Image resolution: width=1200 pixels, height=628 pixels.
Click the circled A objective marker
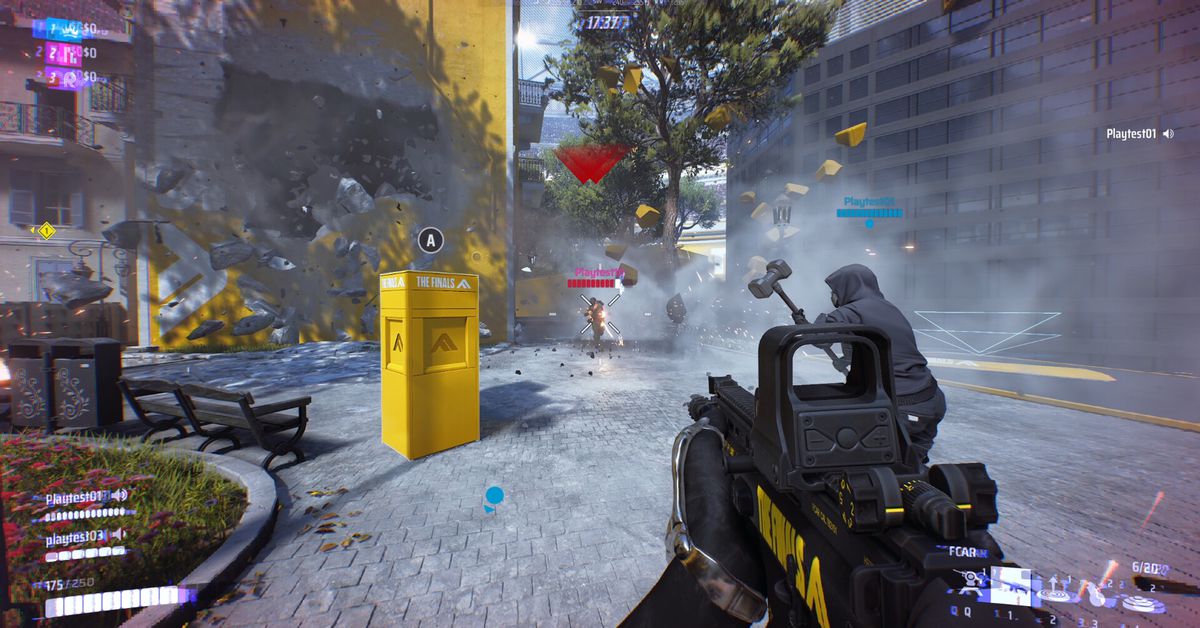click(430, 240)
